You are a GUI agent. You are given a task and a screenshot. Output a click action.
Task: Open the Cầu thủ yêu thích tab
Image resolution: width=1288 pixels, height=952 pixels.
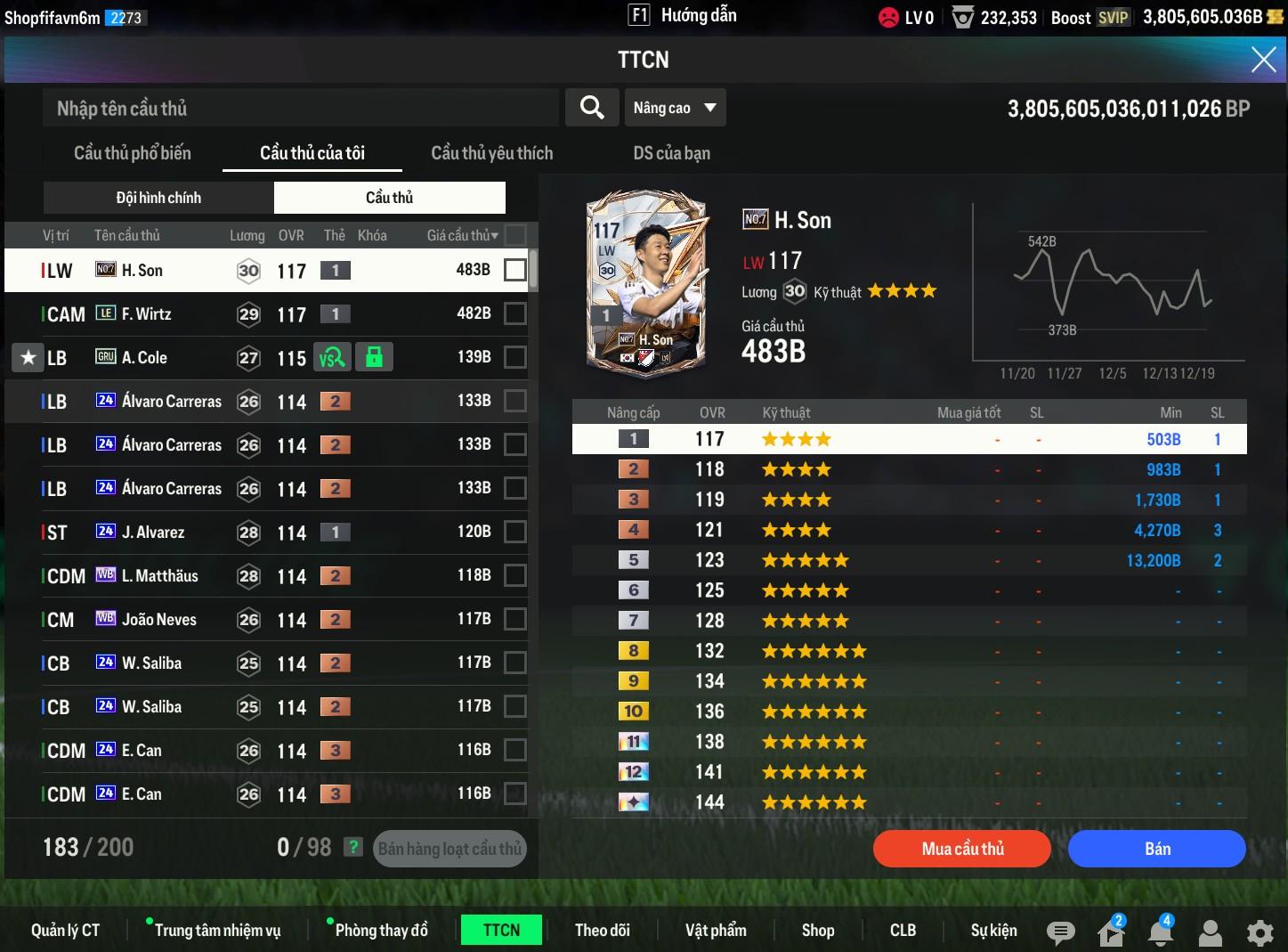point(491,153)
